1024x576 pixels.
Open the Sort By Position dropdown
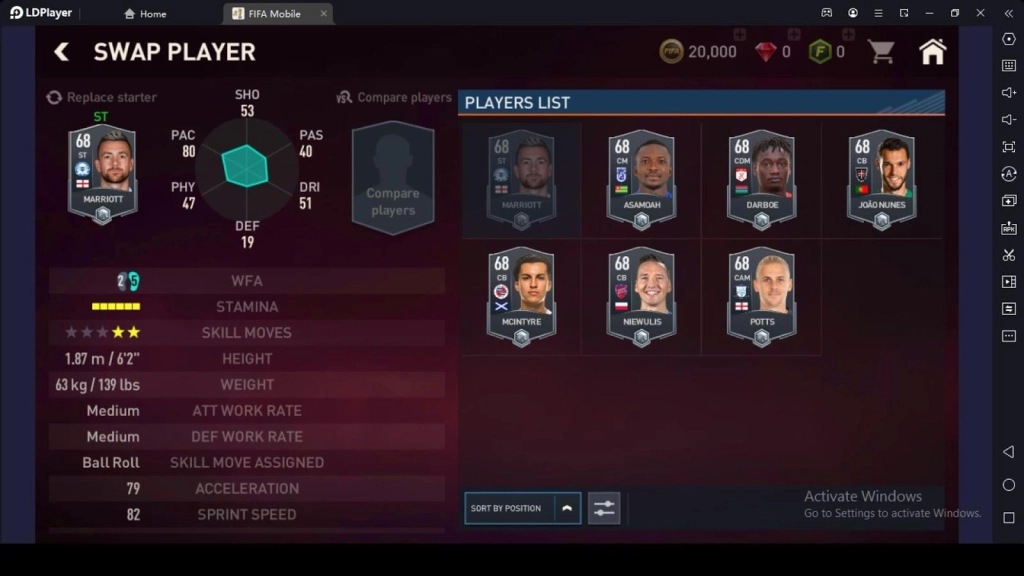pyautogui.click(x=522, y=508)
